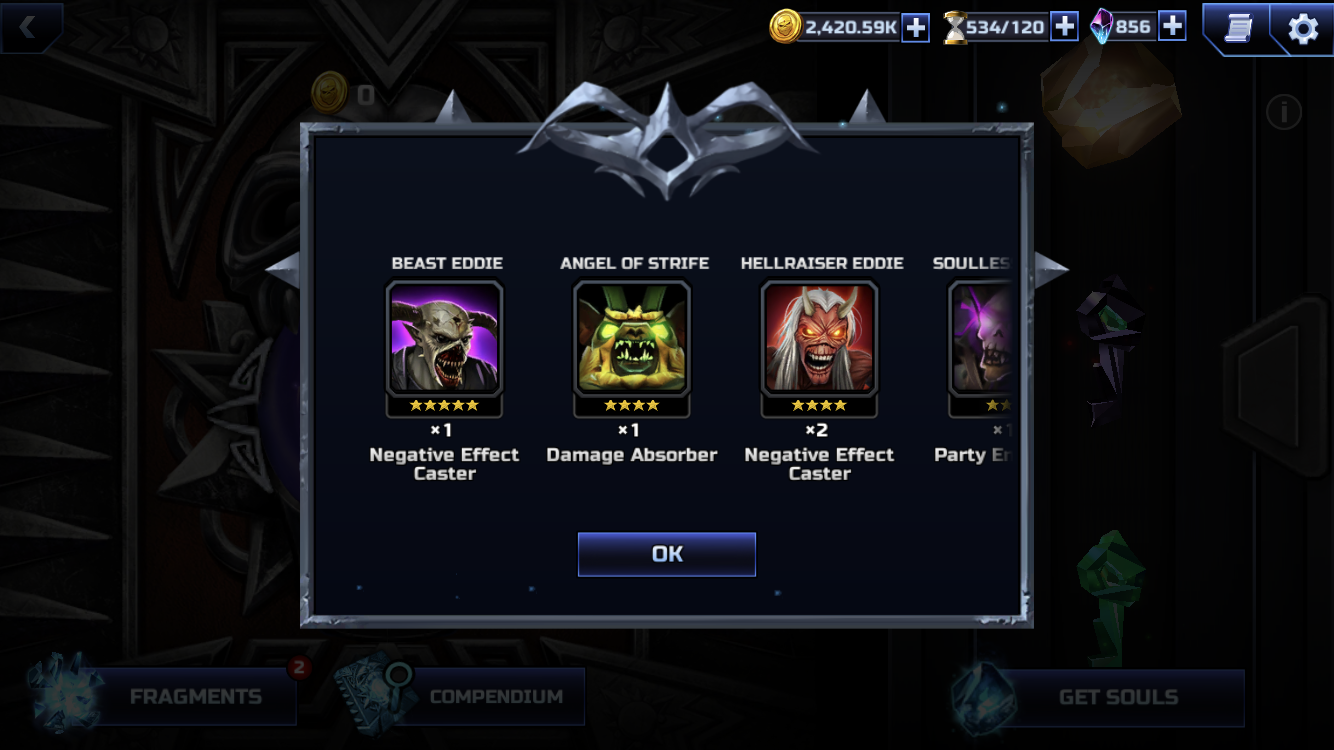Add more gold with the plus button
The width and height of the screenshot is (1334, 750).
(x=915, y=28)
